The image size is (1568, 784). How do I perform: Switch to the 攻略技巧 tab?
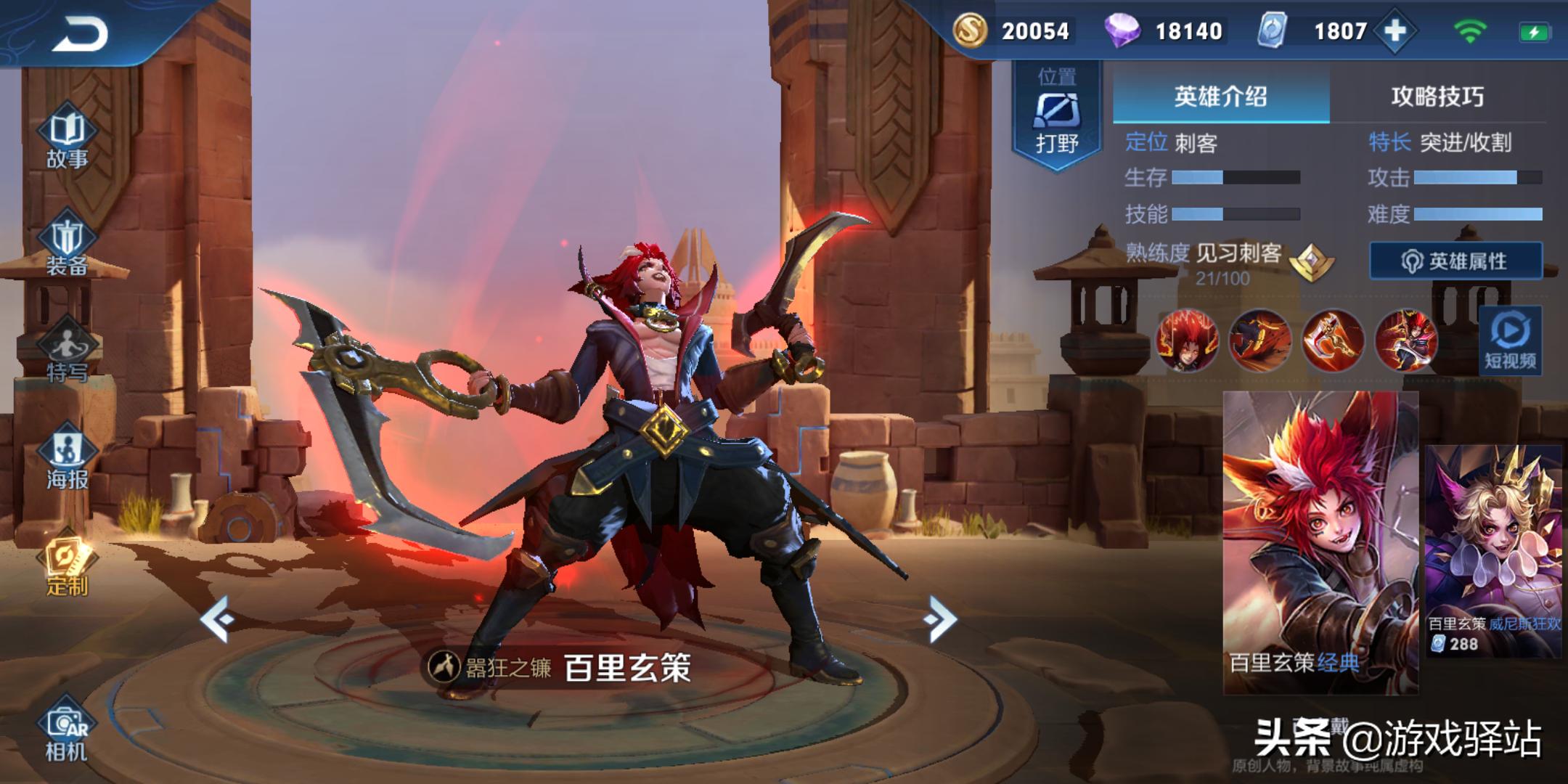pos(1437,97)
